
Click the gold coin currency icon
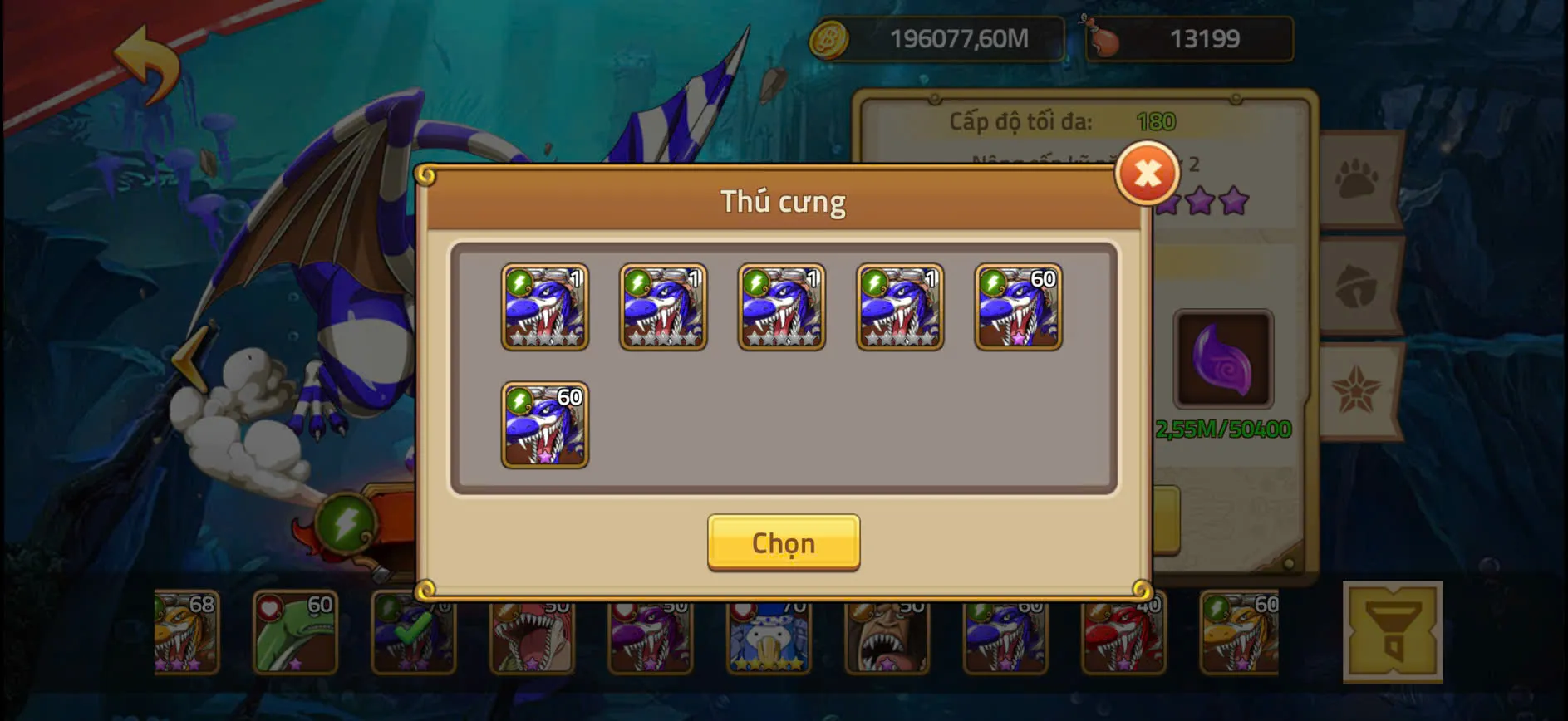(x=829, y=37)
